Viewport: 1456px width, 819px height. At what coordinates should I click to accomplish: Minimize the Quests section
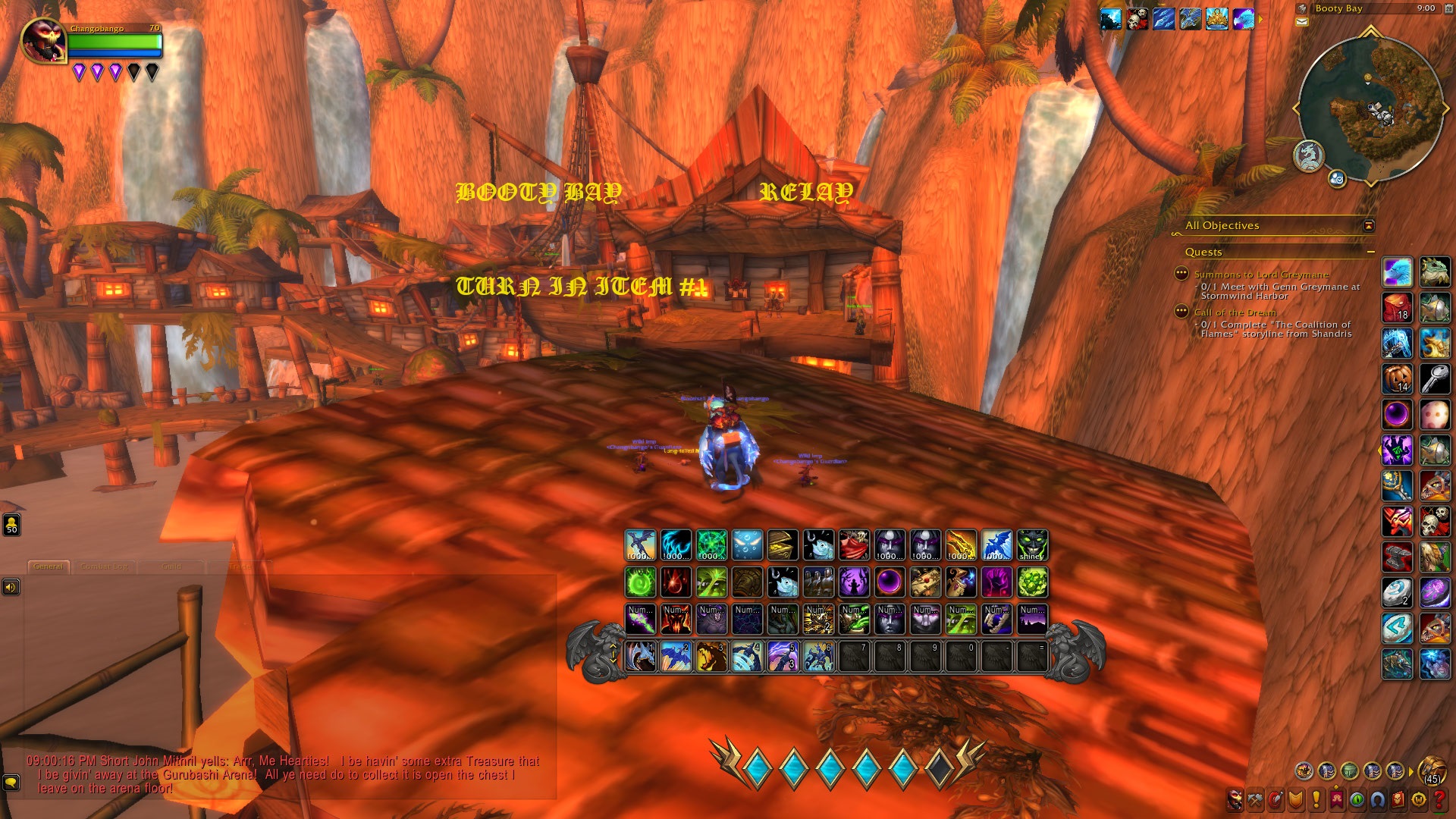(x=1370, y=252)
